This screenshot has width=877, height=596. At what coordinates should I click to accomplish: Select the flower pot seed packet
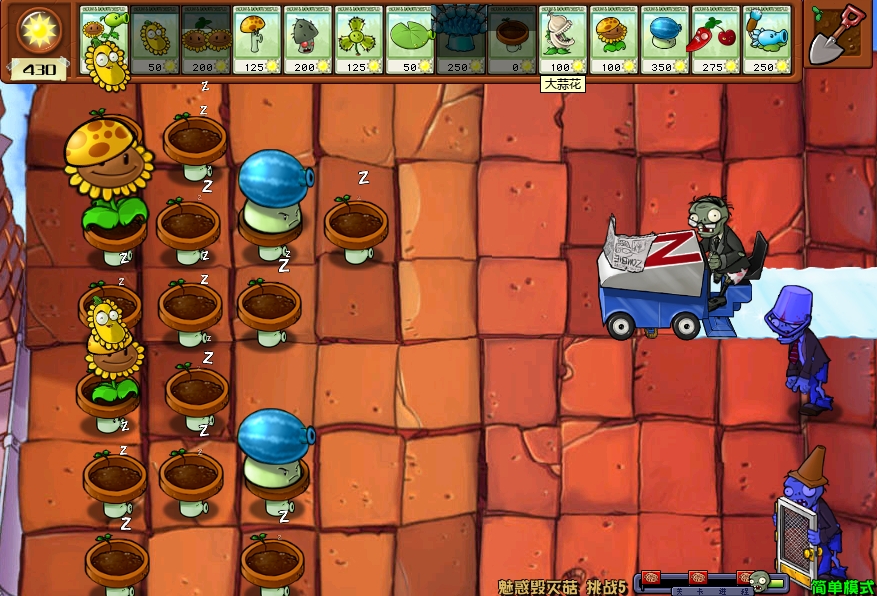click(512, 40)
